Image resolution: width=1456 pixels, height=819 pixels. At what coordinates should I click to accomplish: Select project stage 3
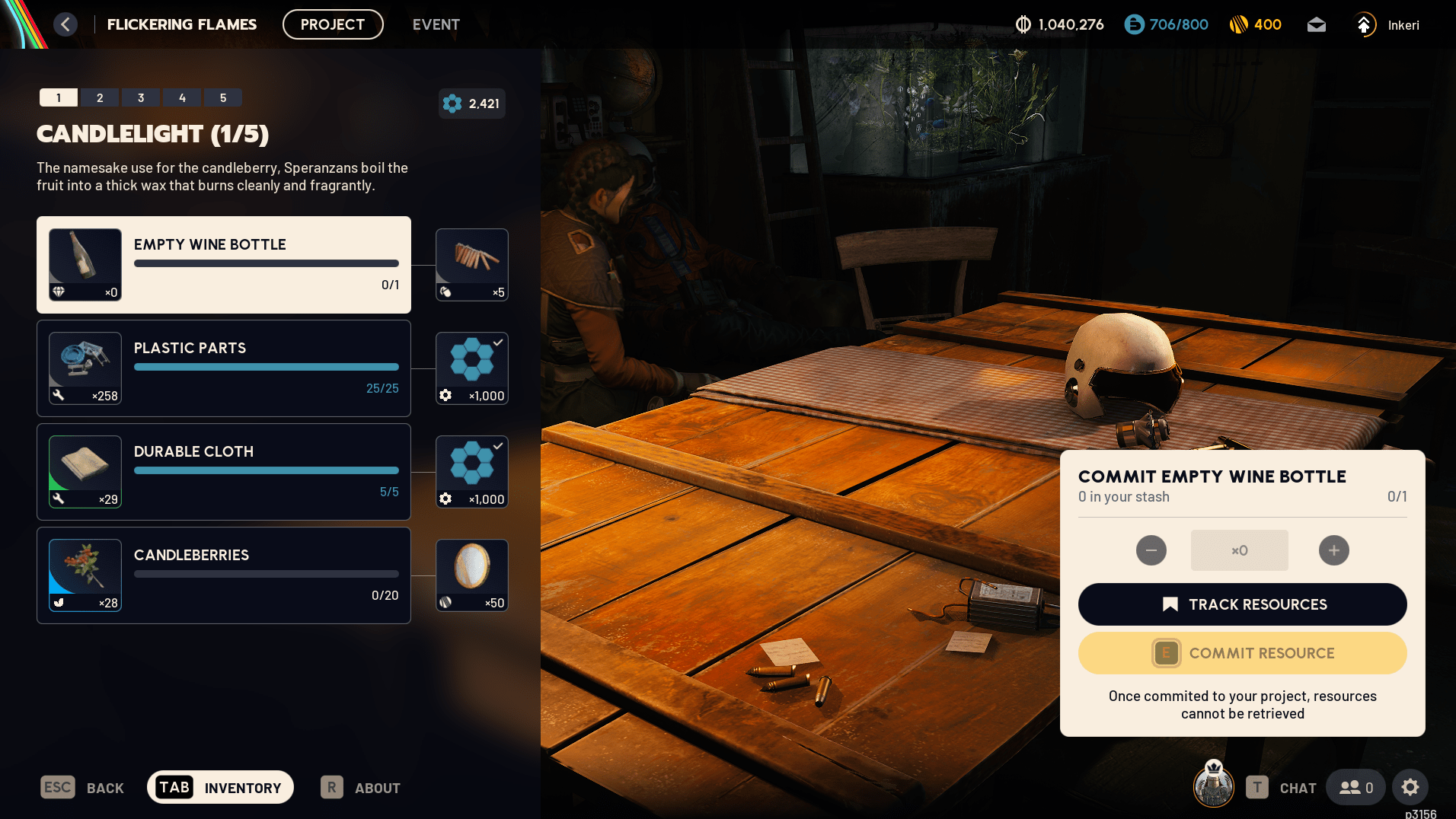pos(141,97)
